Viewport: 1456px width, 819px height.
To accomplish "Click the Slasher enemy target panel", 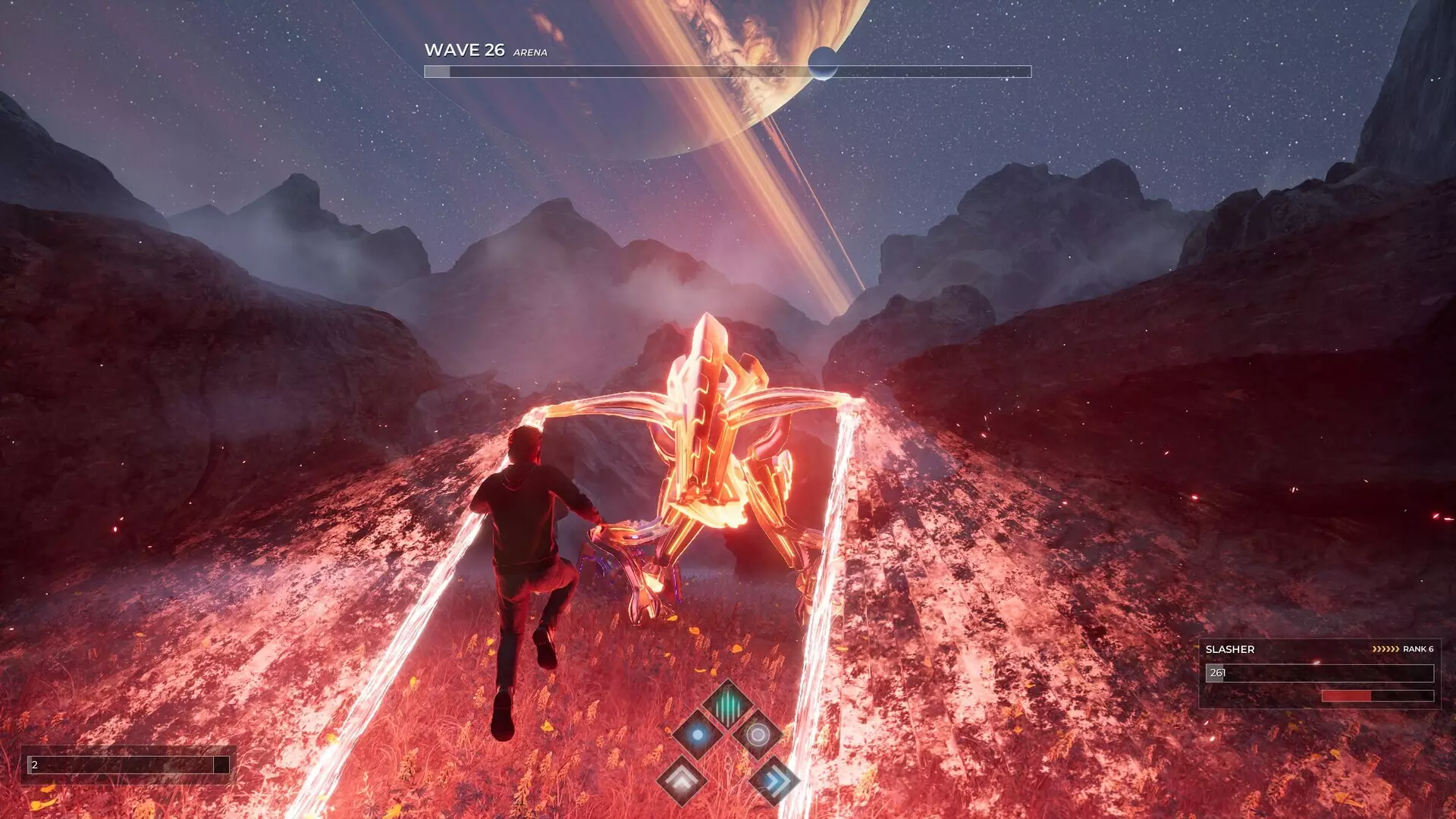I will (1319, 673).
